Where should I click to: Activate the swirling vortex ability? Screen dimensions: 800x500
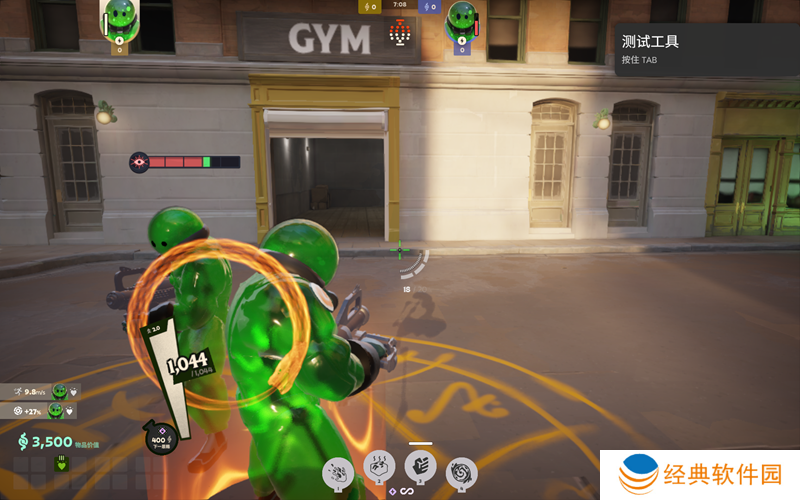461,471
